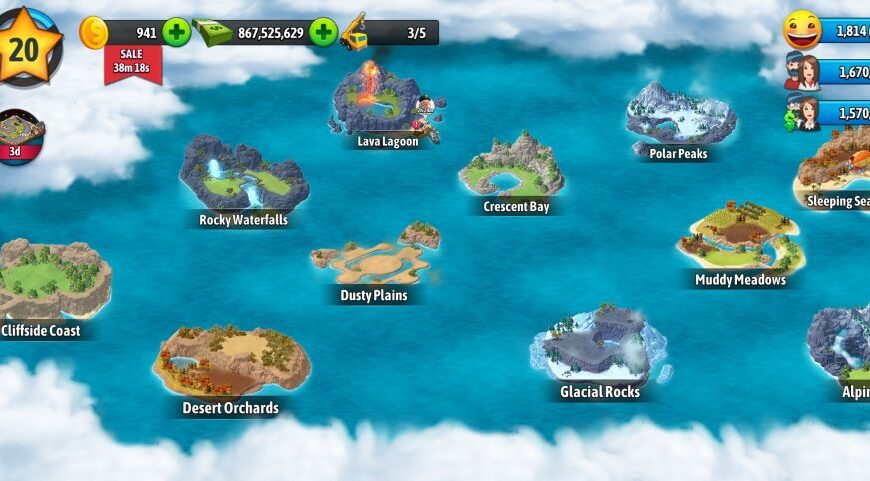The image size is (870, 481).
Task: Open the Dusty Plains island
Action: [x=374, y=260]
